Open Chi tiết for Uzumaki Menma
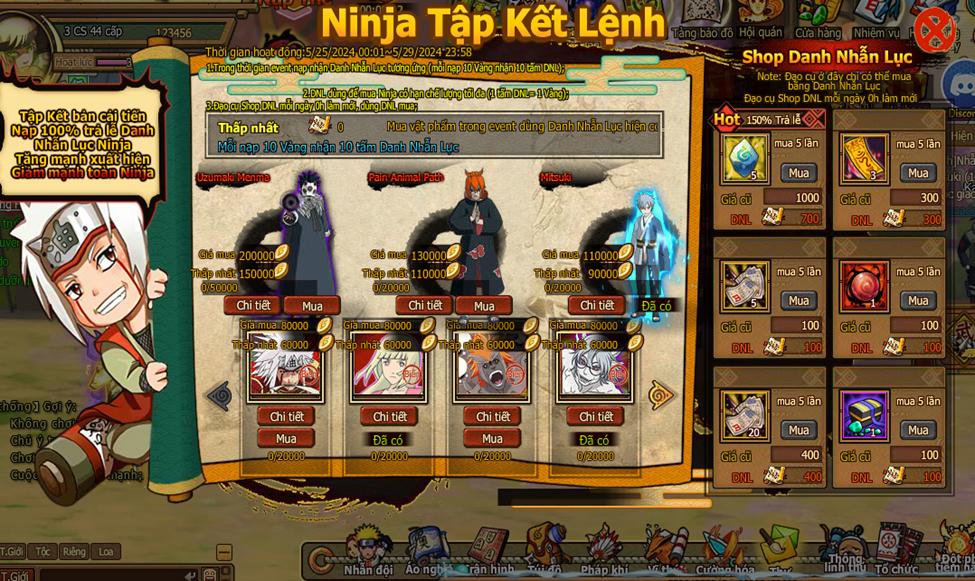The height and width of the screenshot is (581, 975). tap(251, 306)
